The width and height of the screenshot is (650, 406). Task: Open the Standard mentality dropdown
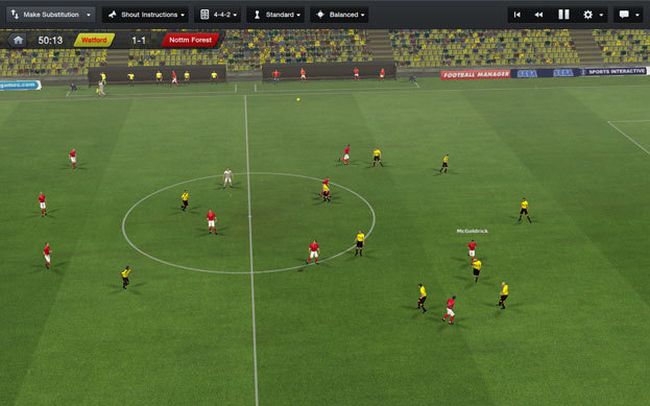click(275, 15)
